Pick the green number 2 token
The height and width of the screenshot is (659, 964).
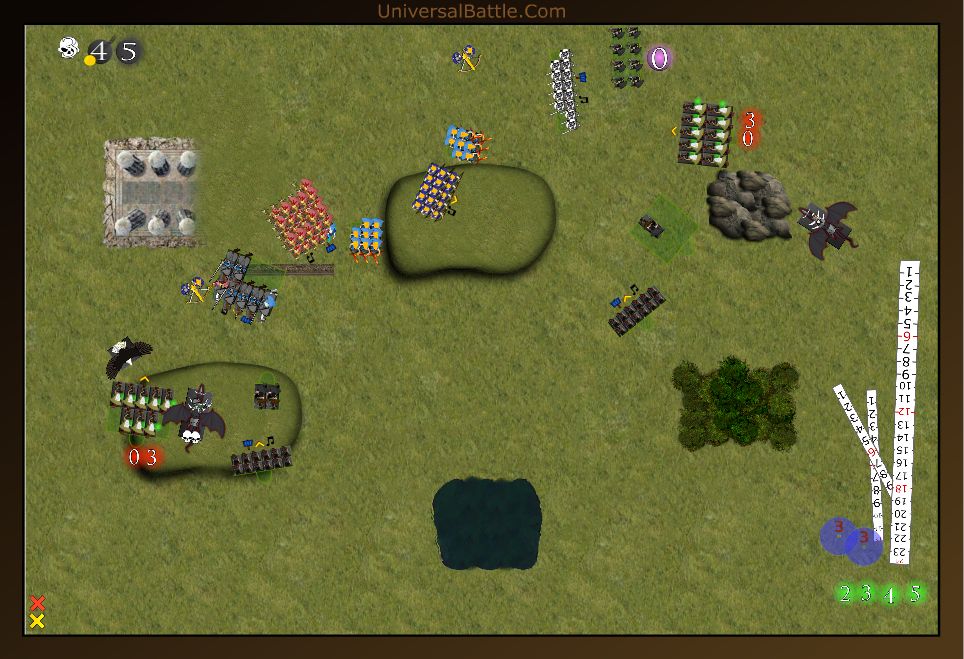[845, 594]
